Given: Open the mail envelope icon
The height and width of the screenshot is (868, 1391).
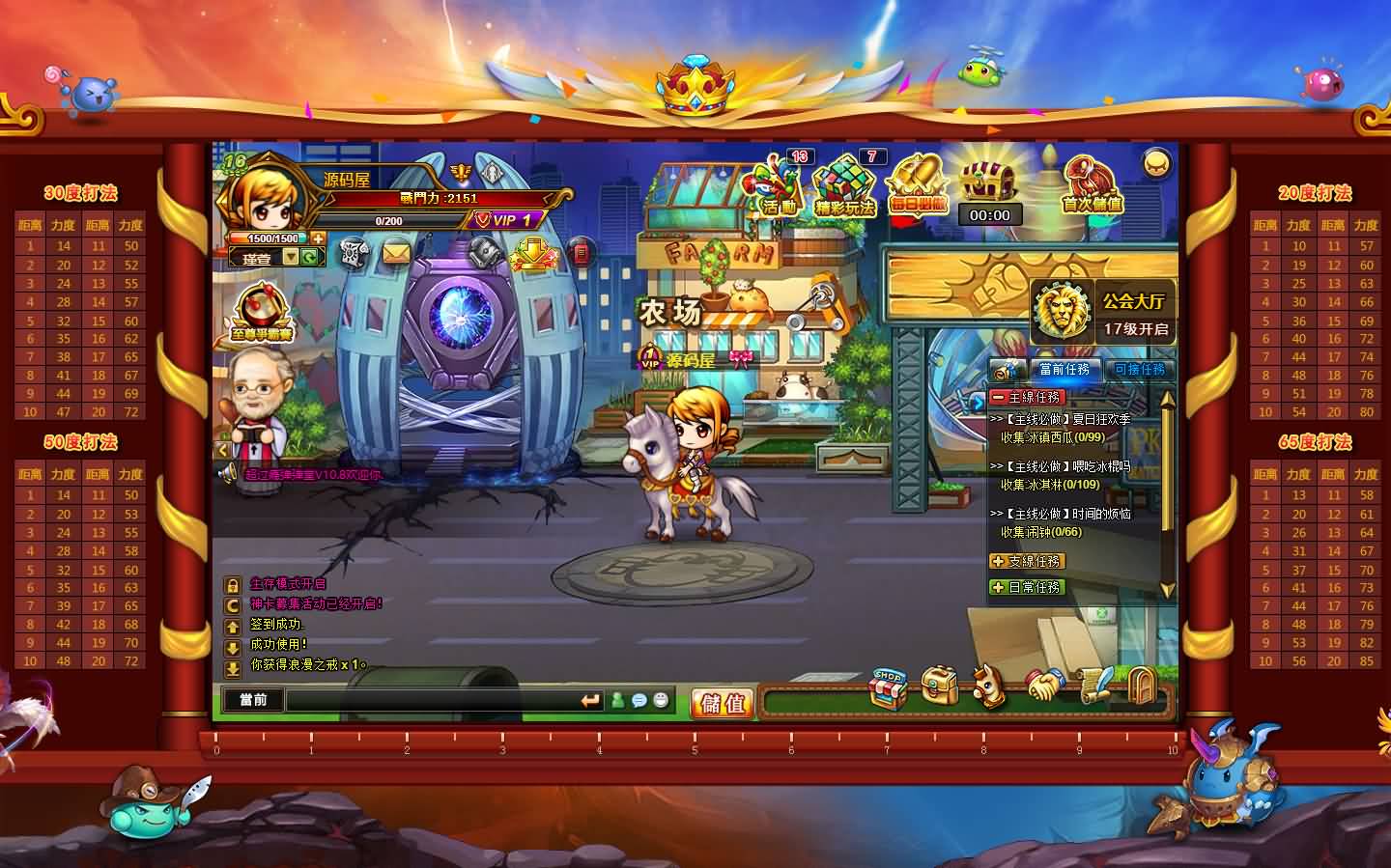Looking at the screenshot, I should [396, 253].
